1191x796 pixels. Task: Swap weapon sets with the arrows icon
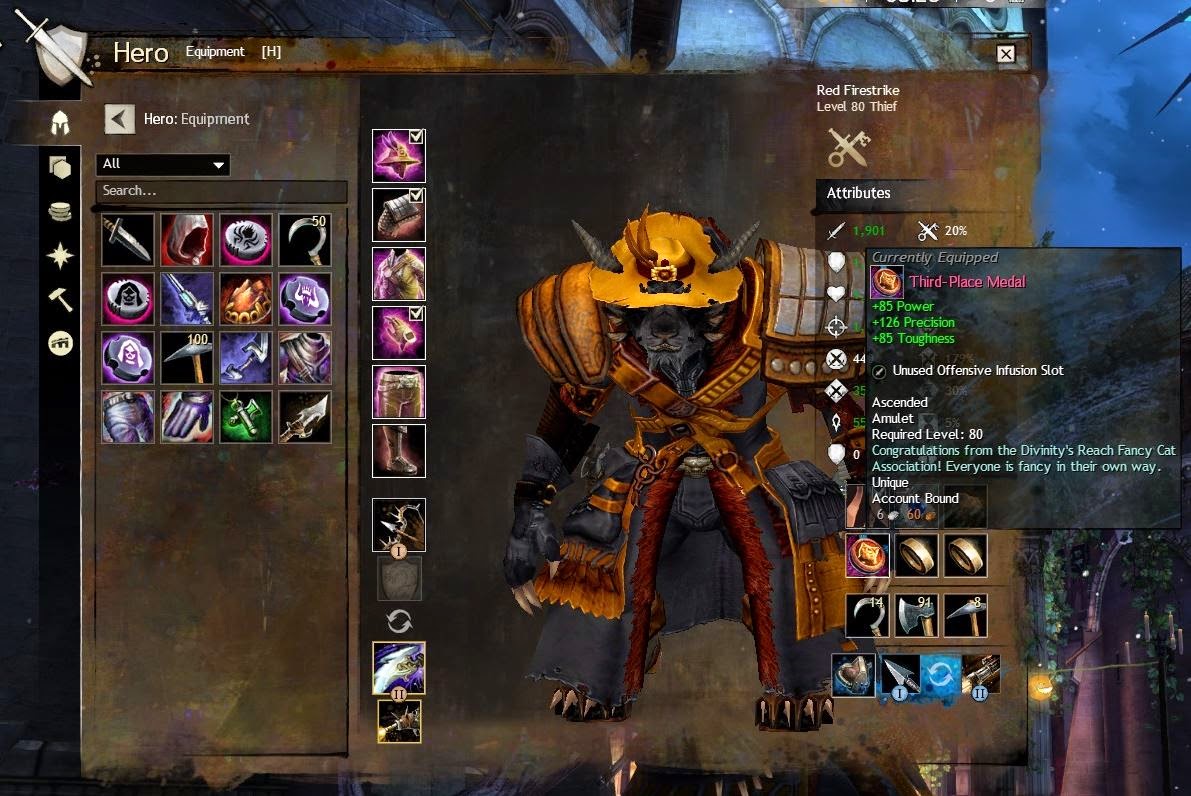[399, 621]
